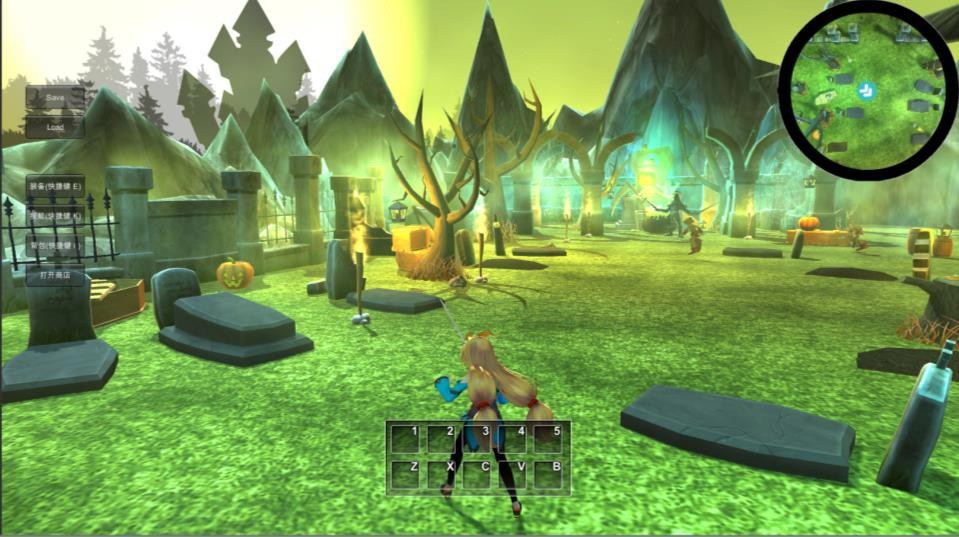Select hotbar slot labeled 3
The height and width of the screenshot is (537, 959).
click(479, 440)
